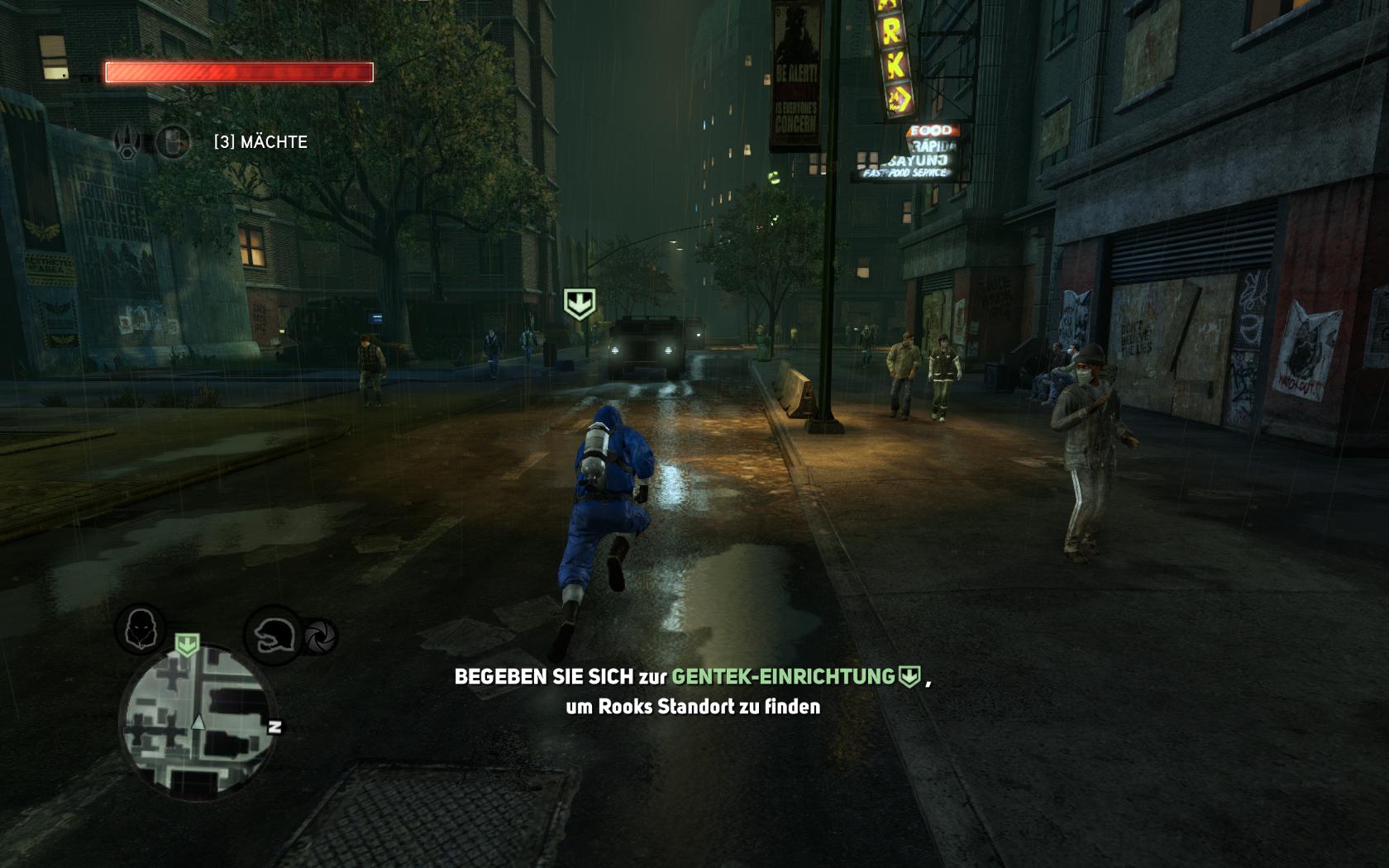The width and height of the screenshot is (1389, 868).
Task: Select the shield power icon
Action: (x=172, y=142)
